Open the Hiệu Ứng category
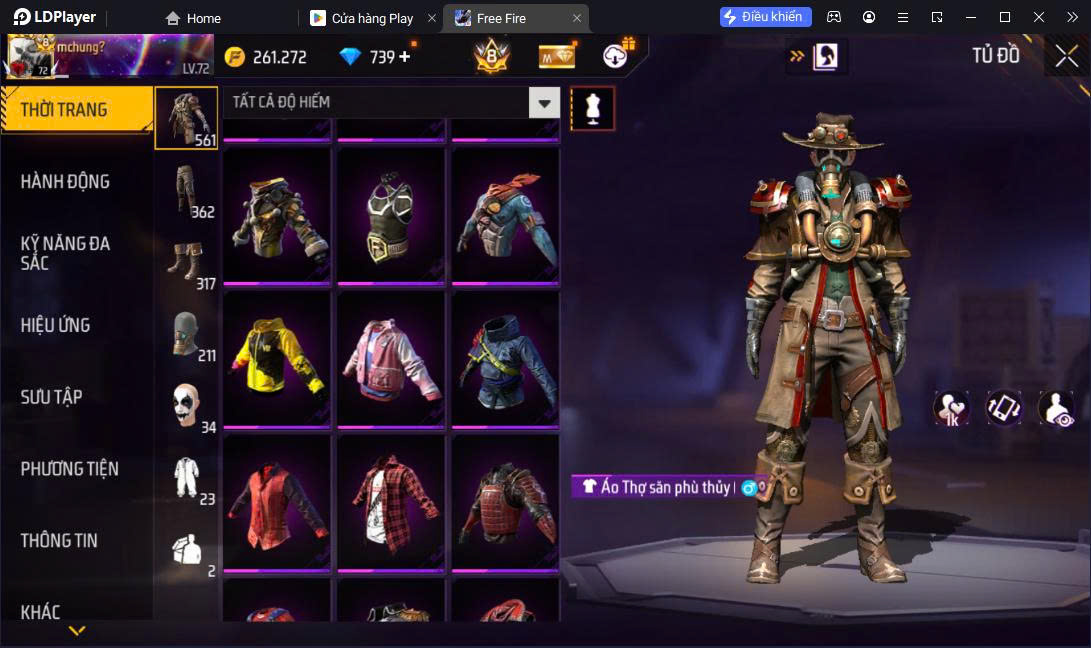 tap(56, 325)
